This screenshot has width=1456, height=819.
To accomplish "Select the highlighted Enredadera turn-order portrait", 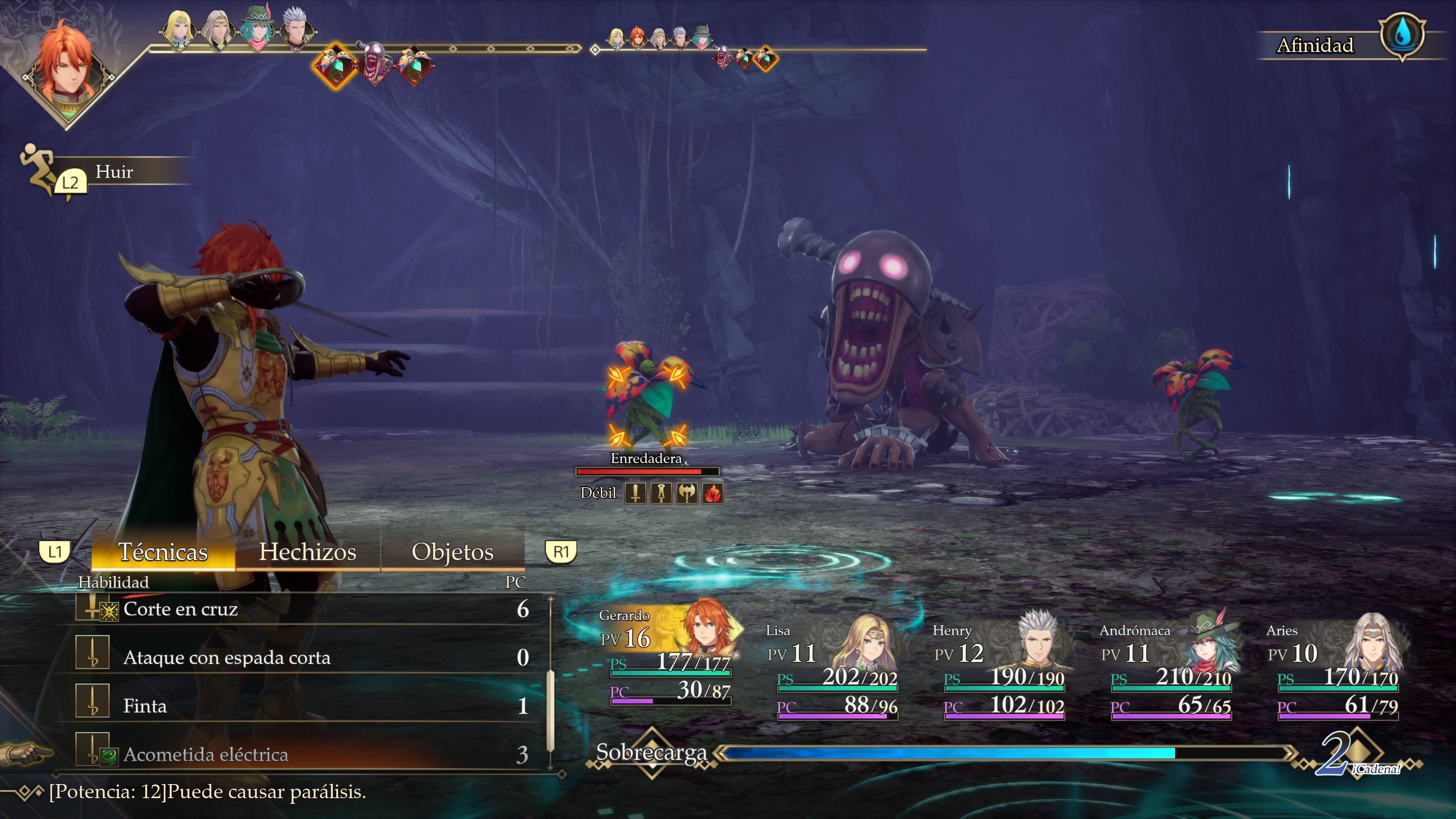I will (336, 65).
